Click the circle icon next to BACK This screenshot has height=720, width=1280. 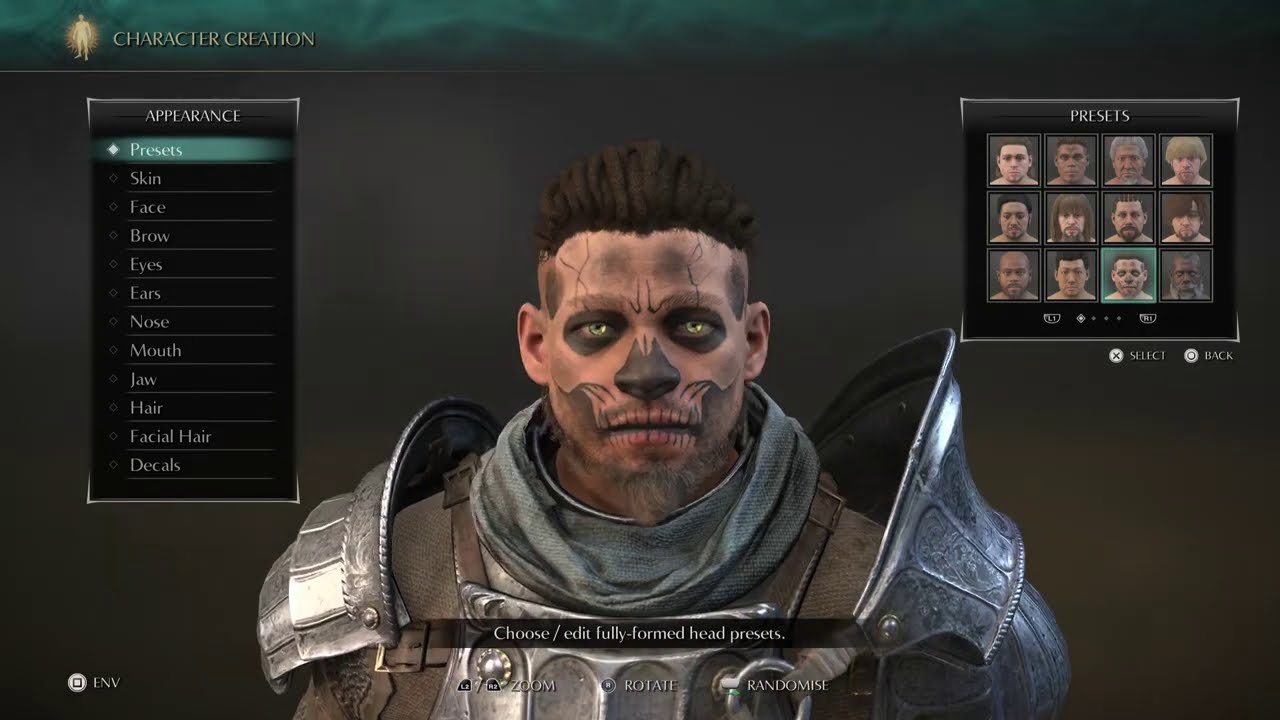click(1192, 355)
